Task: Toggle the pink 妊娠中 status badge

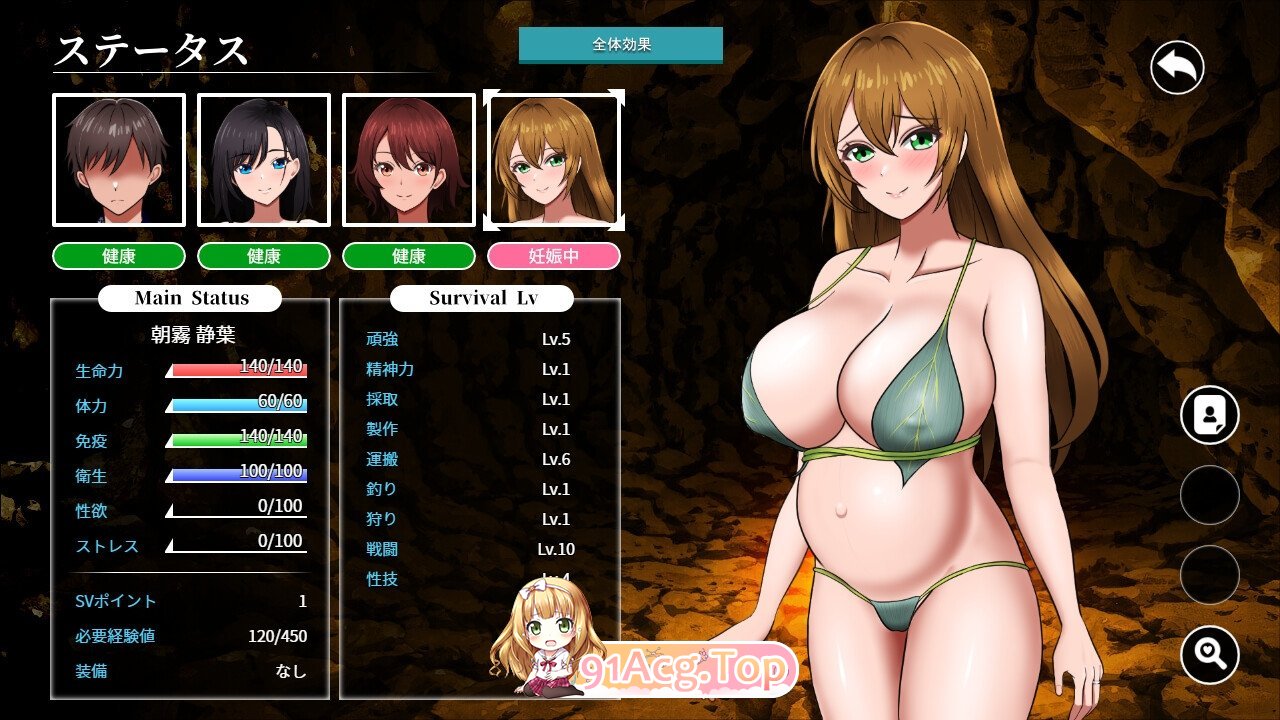Action: [554, 256]
